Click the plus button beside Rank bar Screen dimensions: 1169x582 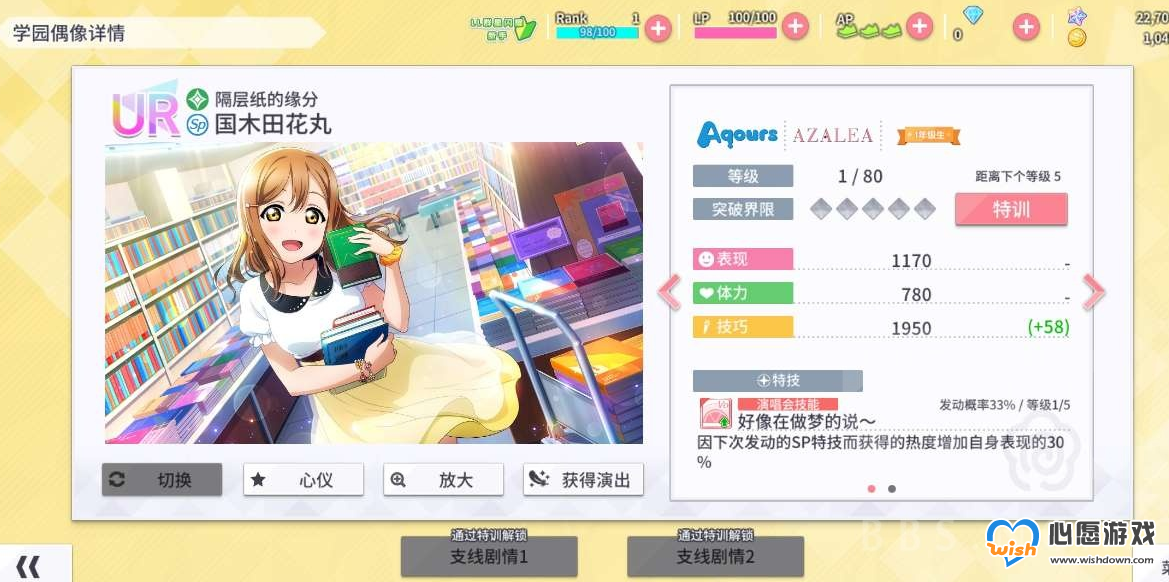657,27
